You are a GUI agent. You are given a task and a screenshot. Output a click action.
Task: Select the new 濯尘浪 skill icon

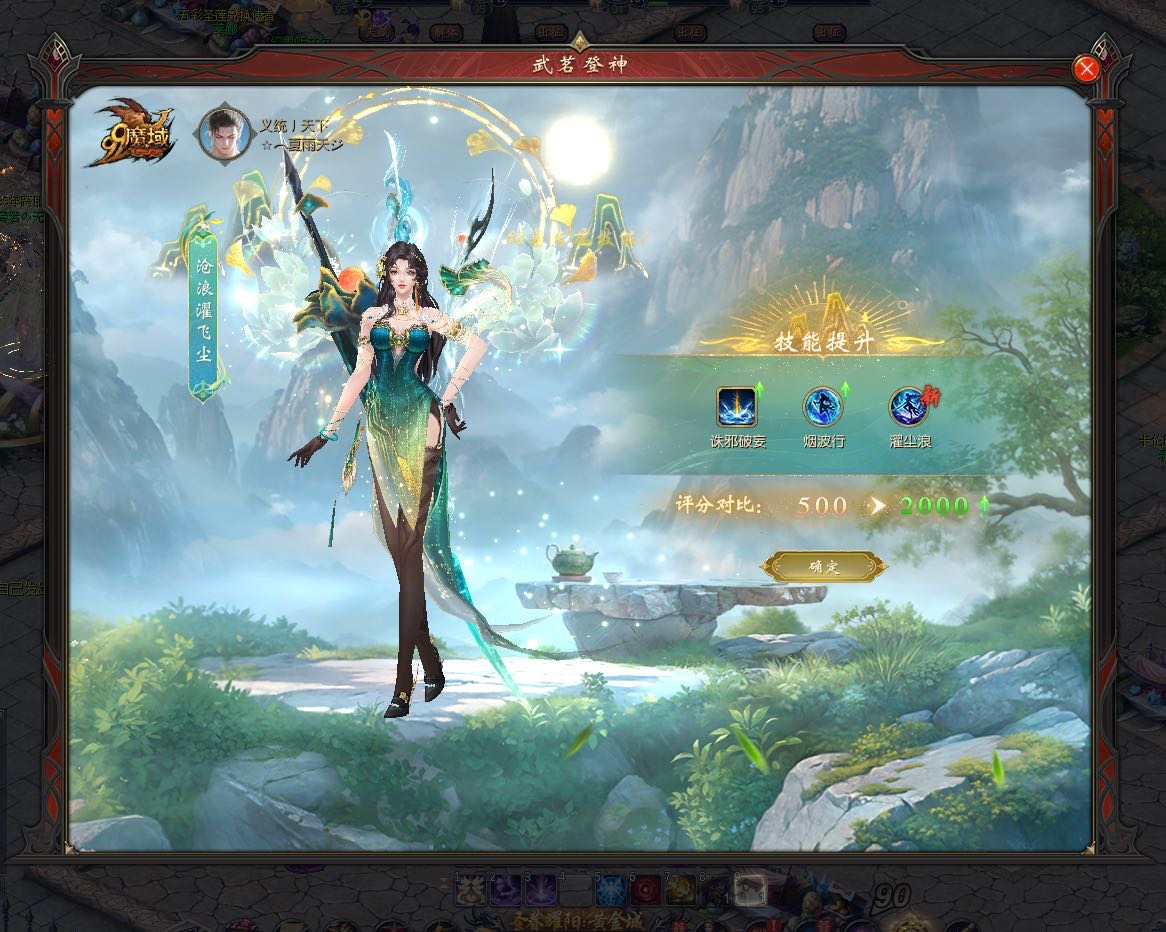pos(908,407)
